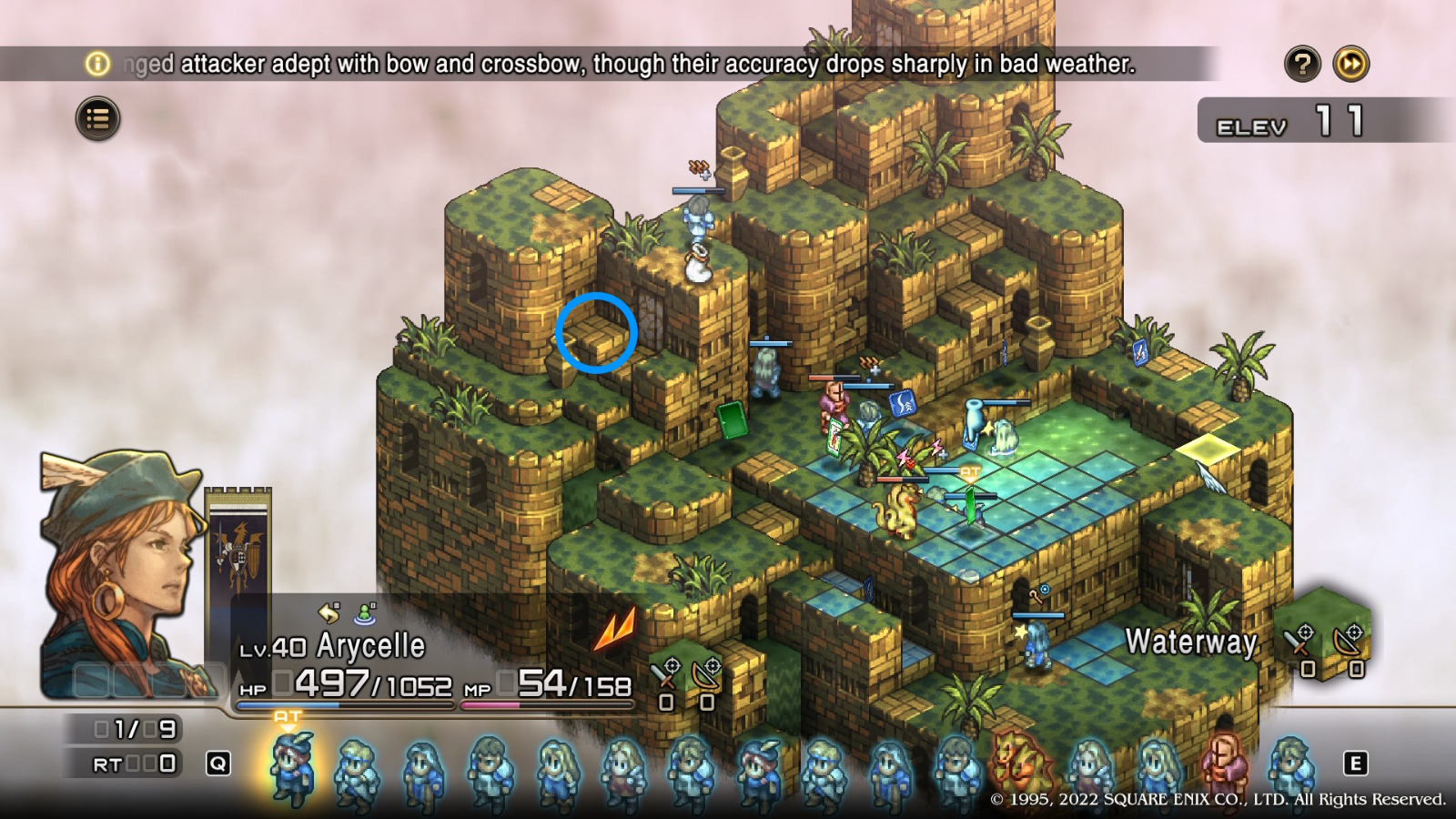Click the blue target circle on the map
The height and width of the screenshot is (819, 1456).
(x=597, y=331)
